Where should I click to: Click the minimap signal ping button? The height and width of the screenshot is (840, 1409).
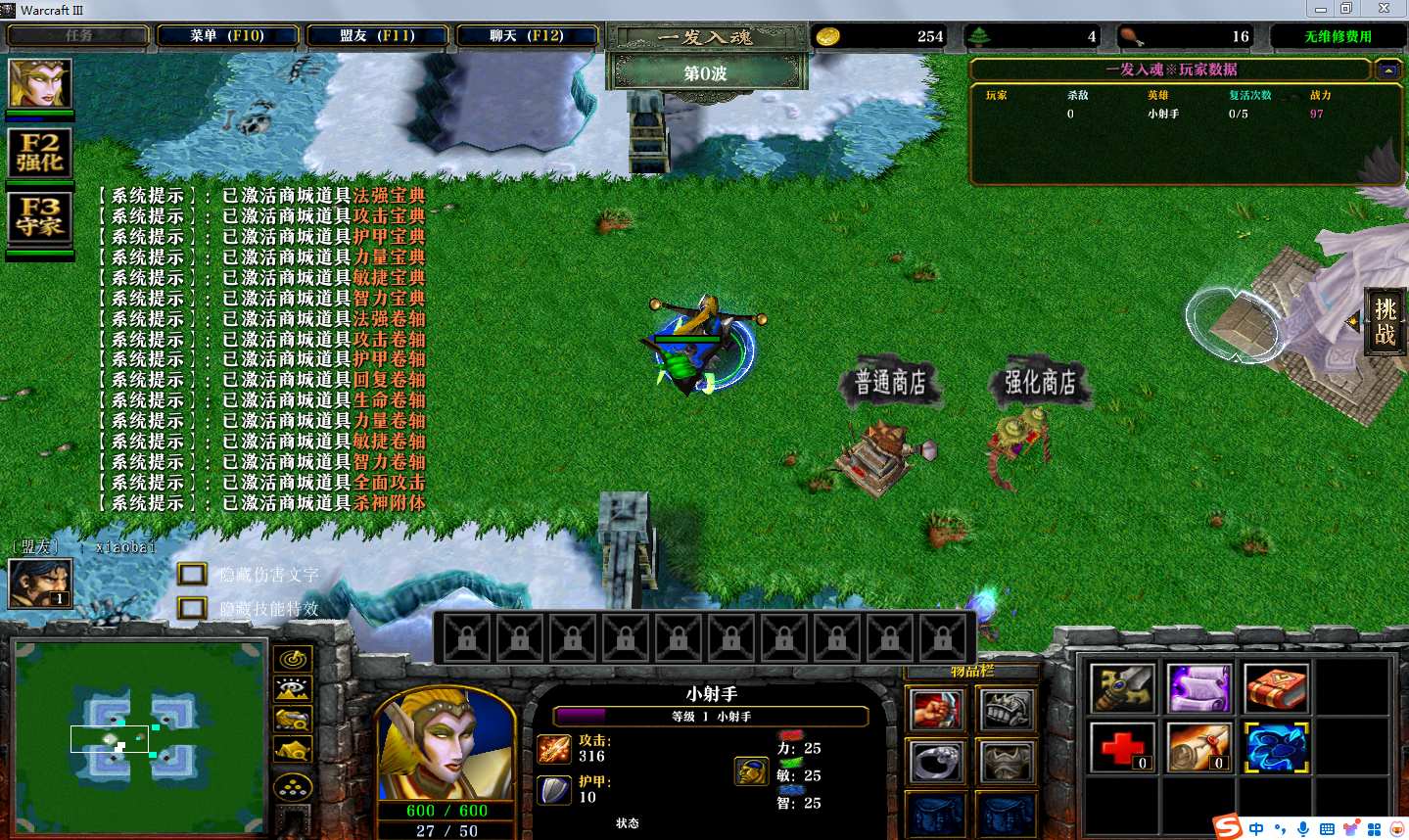pyautogui.click(x=293, y=659)
